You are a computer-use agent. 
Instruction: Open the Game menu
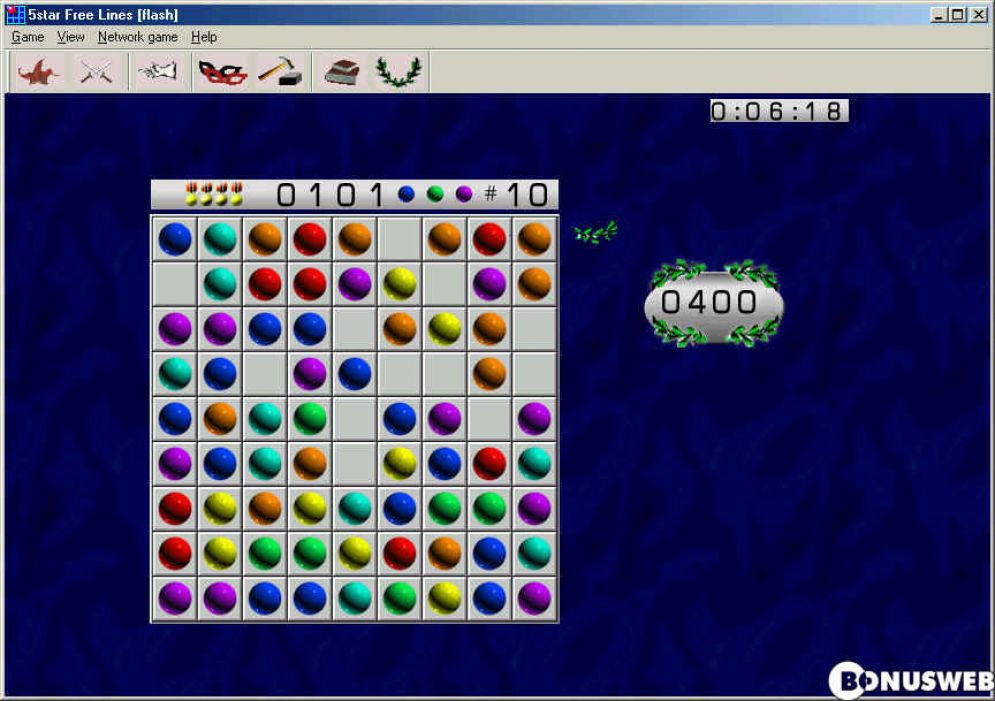[x=27, y=37]
